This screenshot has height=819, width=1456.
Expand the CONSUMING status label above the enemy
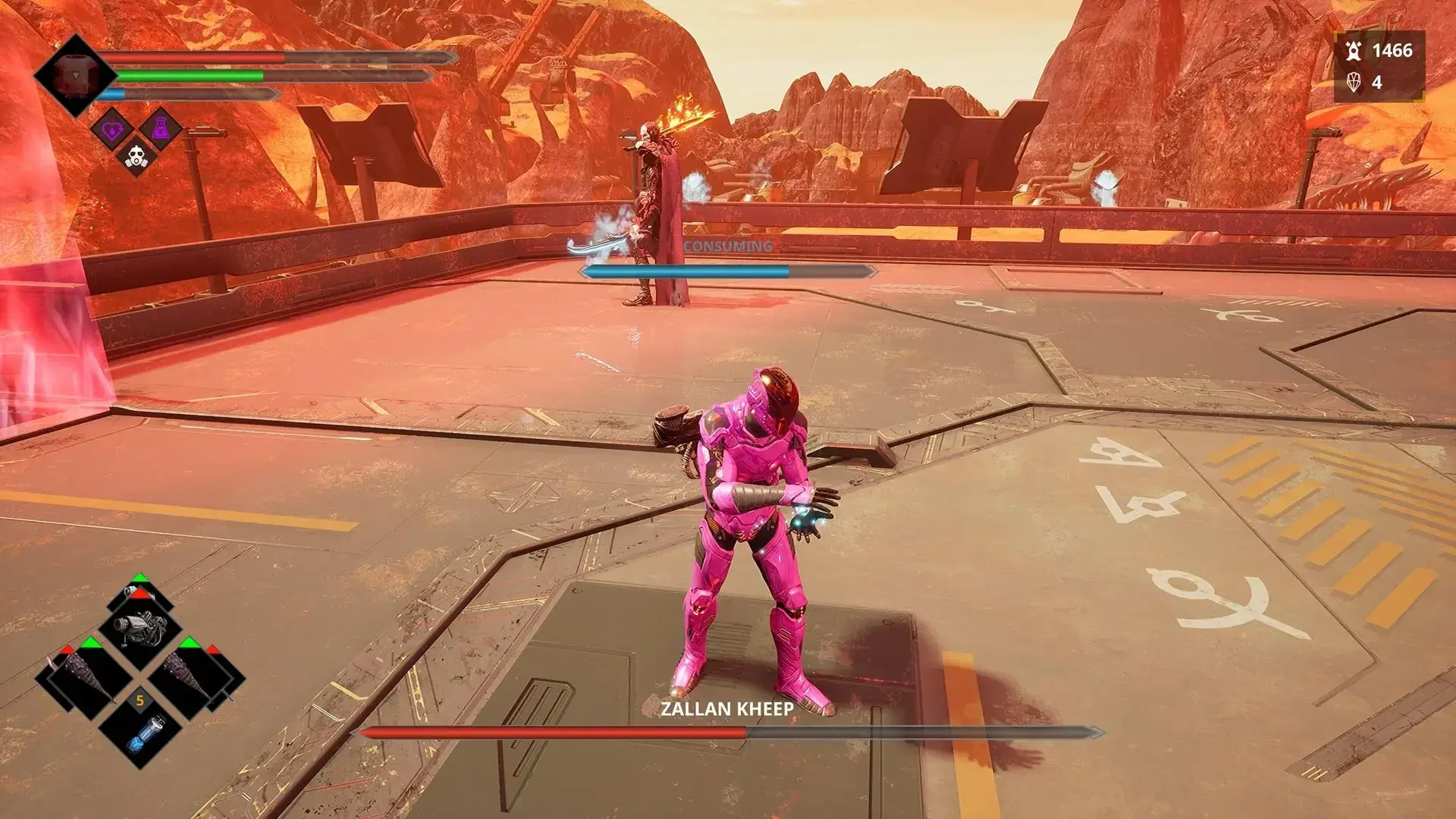[x=728, y=246]
